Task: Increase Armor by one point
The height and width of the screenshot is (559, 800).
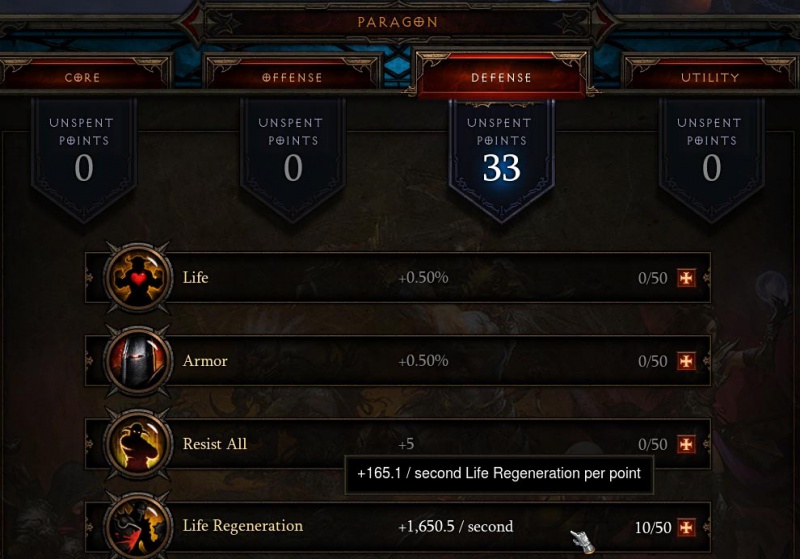Action: 686,361
